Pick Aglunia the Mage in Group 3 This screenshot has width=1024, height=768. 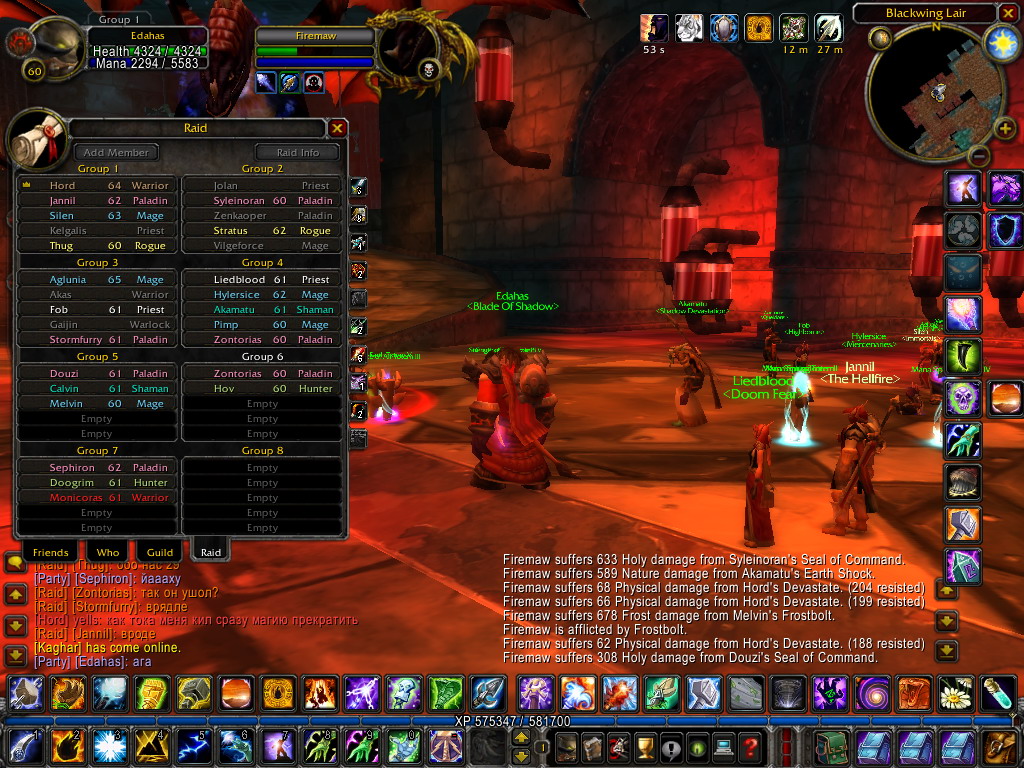pos(97,280)
